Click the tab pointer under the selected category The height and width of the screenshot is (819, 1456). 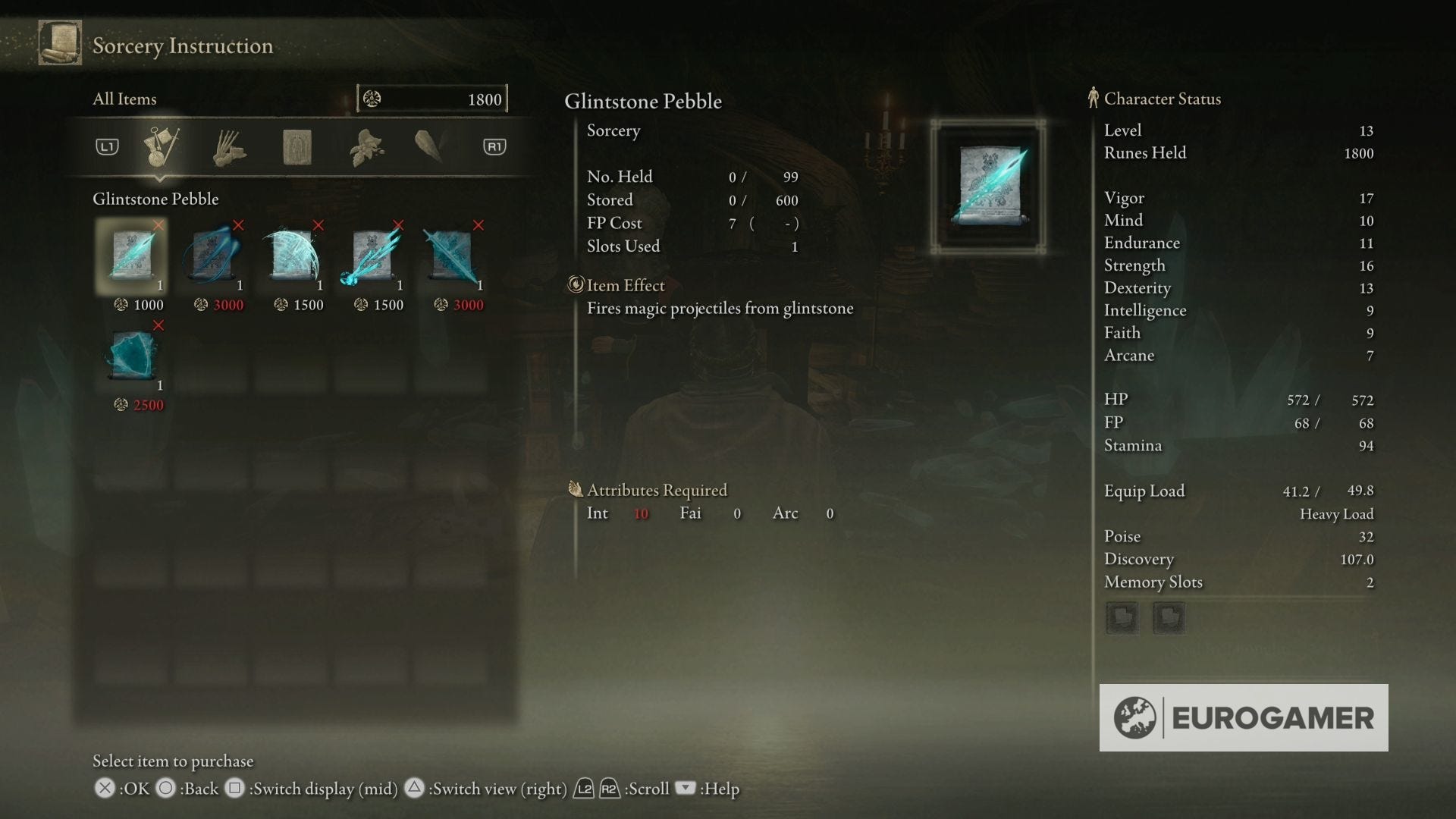(x=162, y=180)
